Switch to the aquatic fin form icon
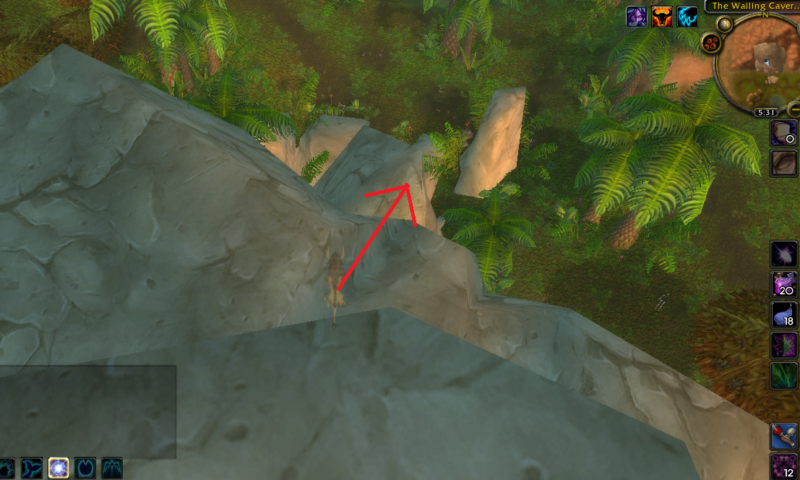The height and width of the screenshot is (480, 800). coord(32,468)
